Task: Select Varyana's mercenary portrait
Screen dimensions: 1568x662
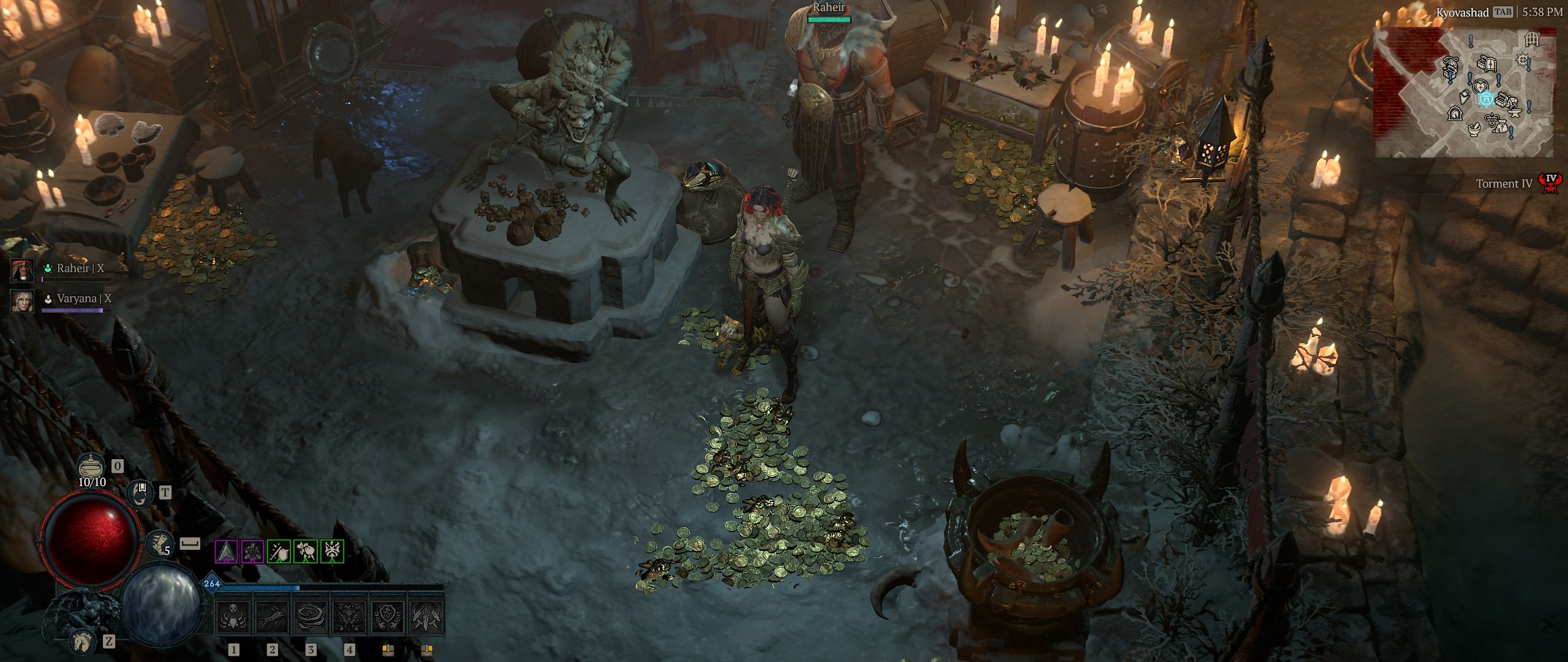Action: tap(23, 300)
